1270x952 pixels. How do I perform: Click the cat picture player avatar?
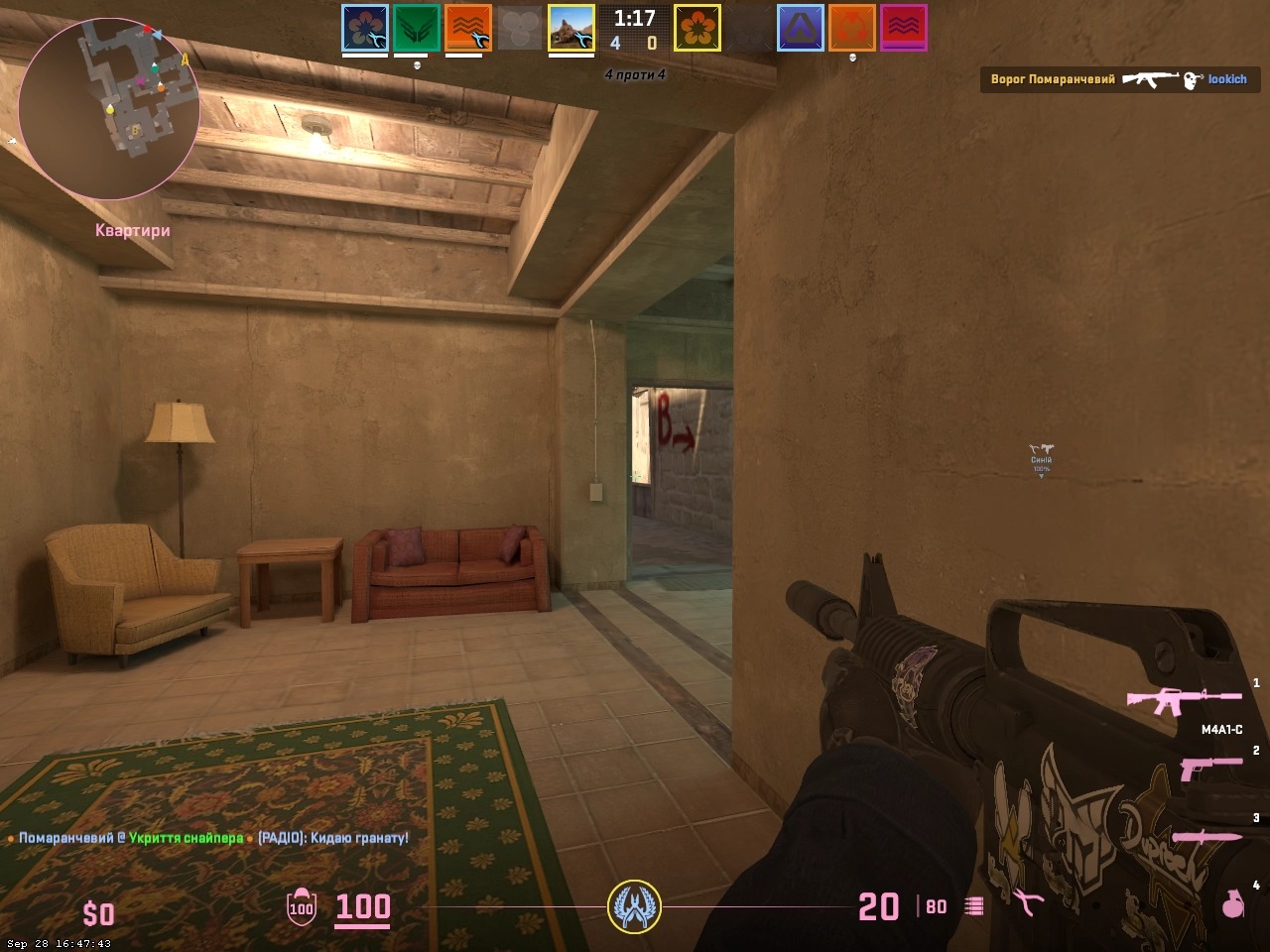(x=570, y=27)
